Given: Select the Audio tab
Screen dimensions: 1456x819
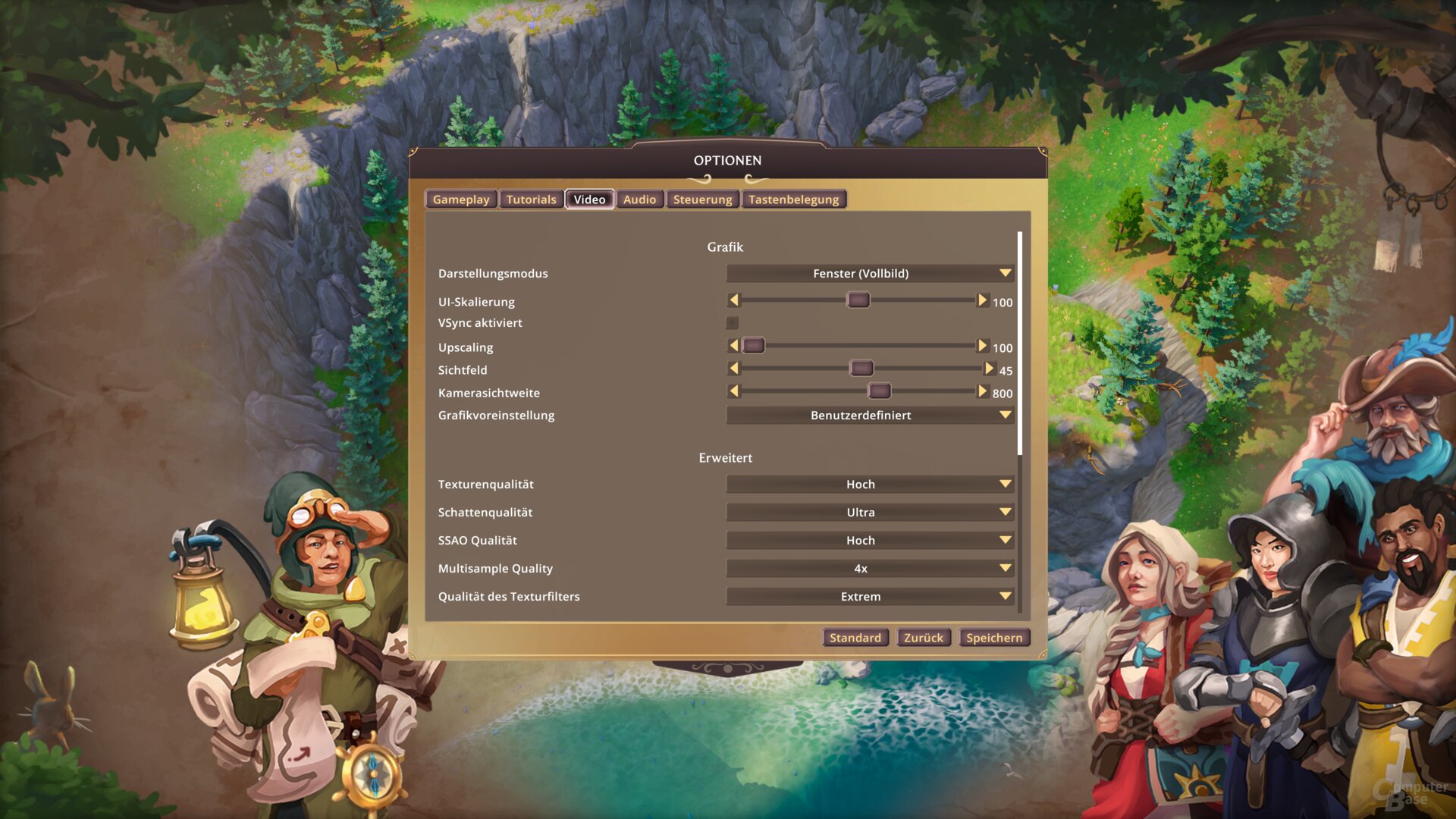Looking at the screenshot, I should click(x=639, y=199).
